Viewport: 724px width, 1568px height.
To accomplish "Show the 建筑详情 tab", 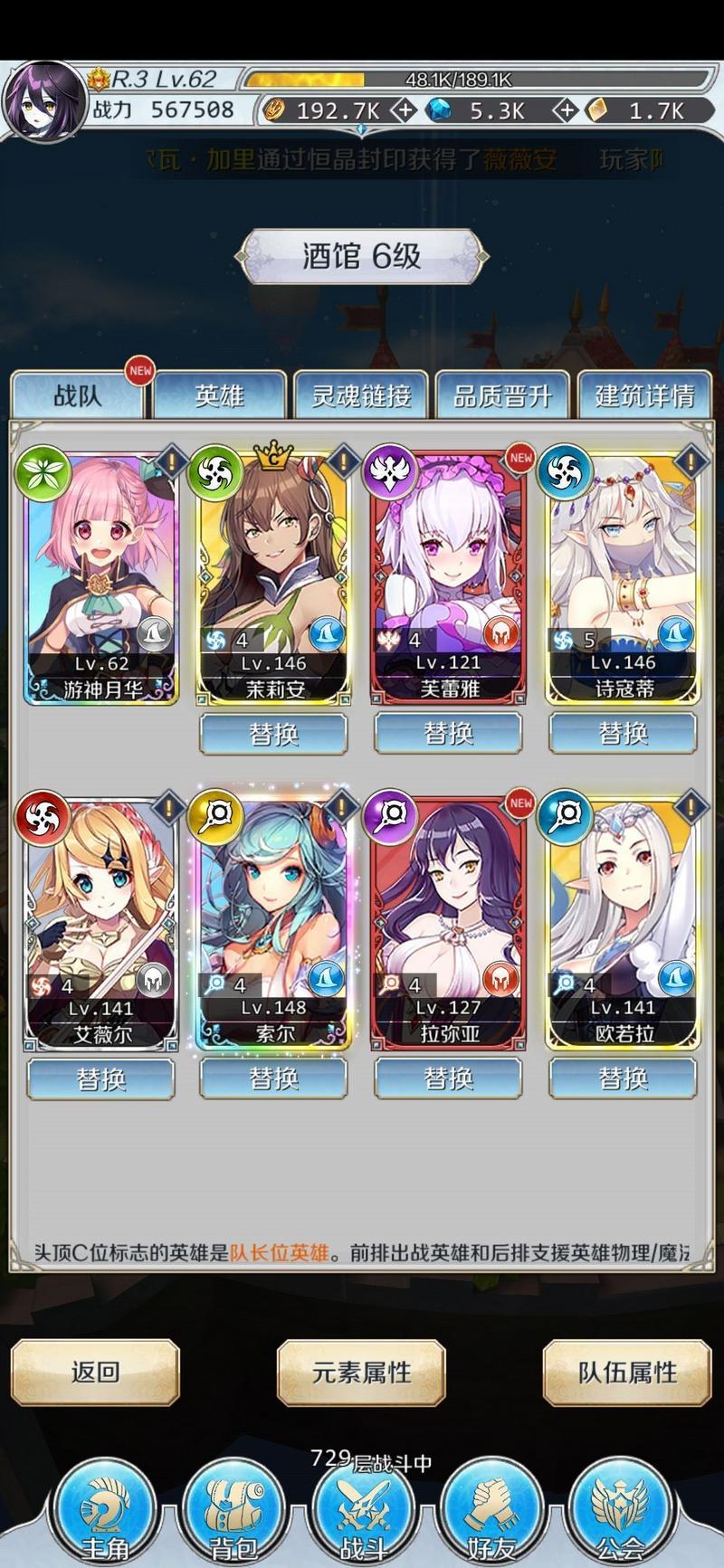I will (644, 395).
